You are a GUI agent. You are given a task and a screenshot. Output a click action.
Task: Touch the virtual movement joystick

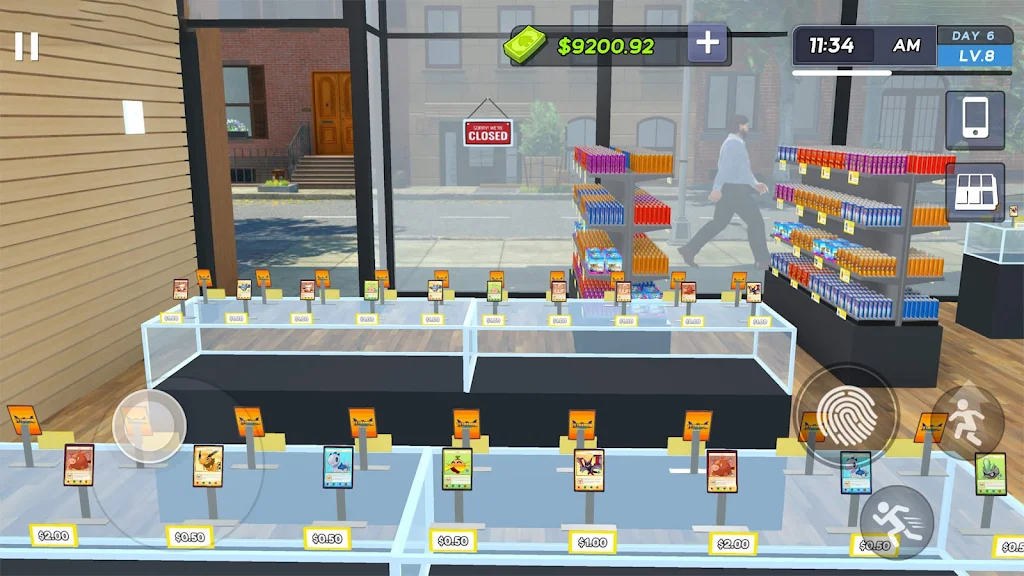coord(149,426)
